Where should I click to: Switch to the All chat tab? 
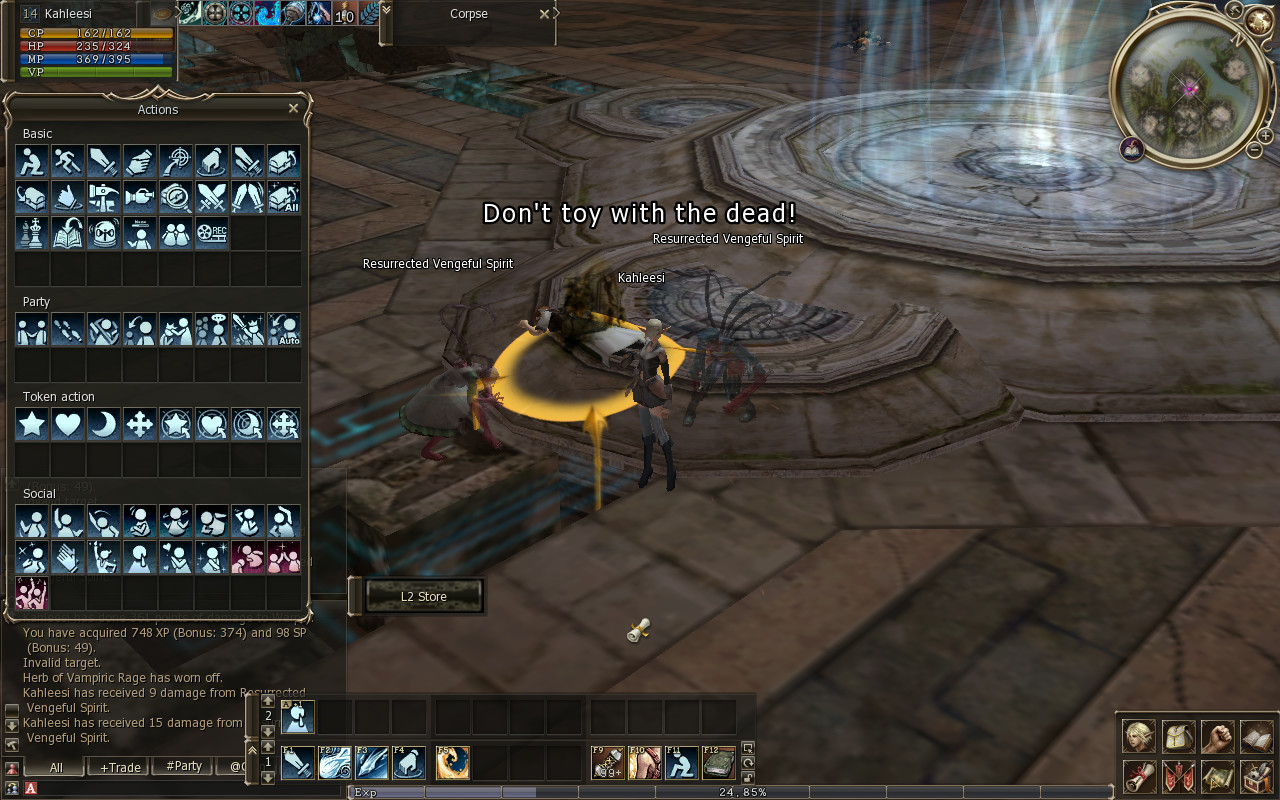coord(56,767)
